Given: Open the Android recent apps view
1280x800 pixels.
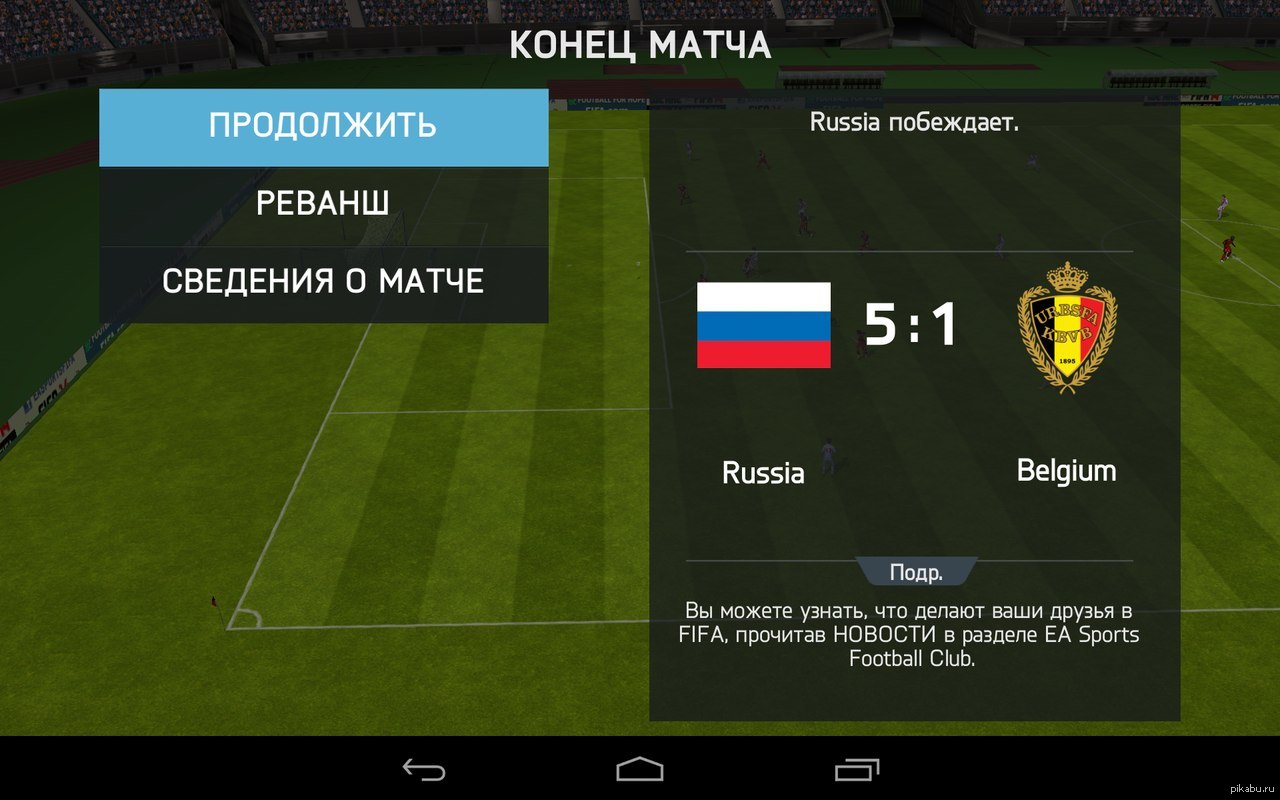Looking at the screenshot, I should click(856, 769).
